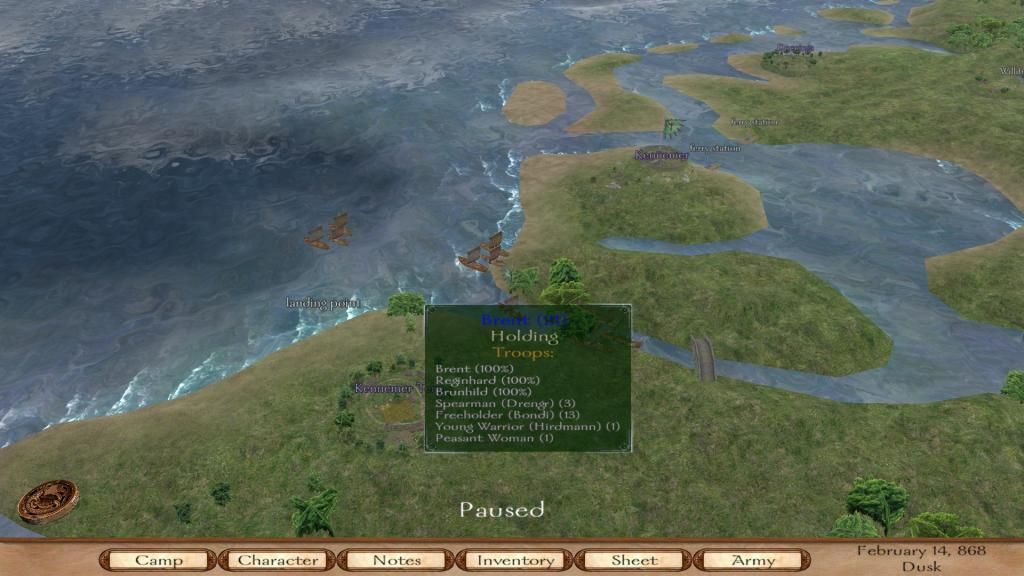Open the Inventory
The image size is (1024, 576).
(x=515, y=560)
